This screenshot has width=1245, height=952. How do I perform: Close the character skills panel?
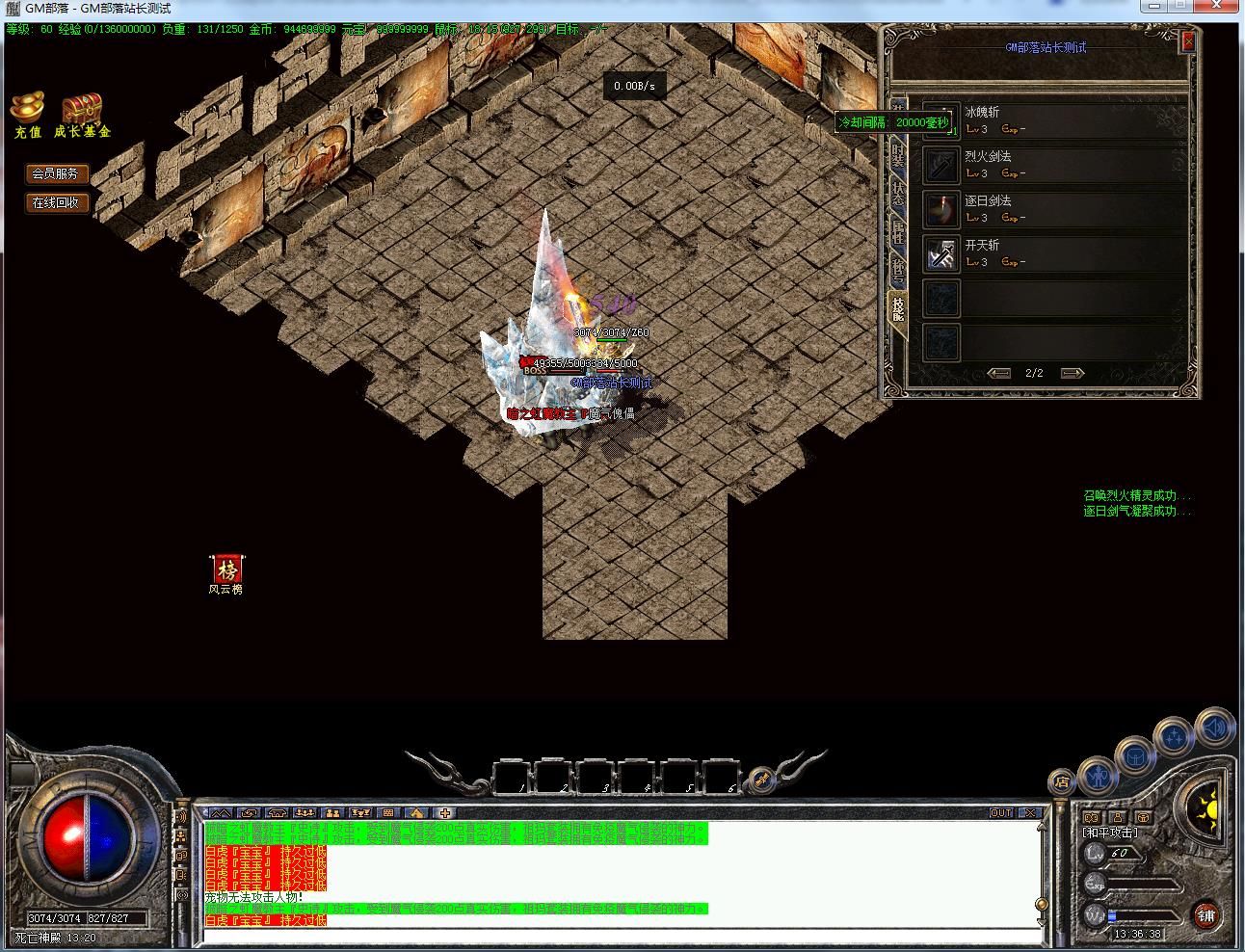click(1188, 41)
